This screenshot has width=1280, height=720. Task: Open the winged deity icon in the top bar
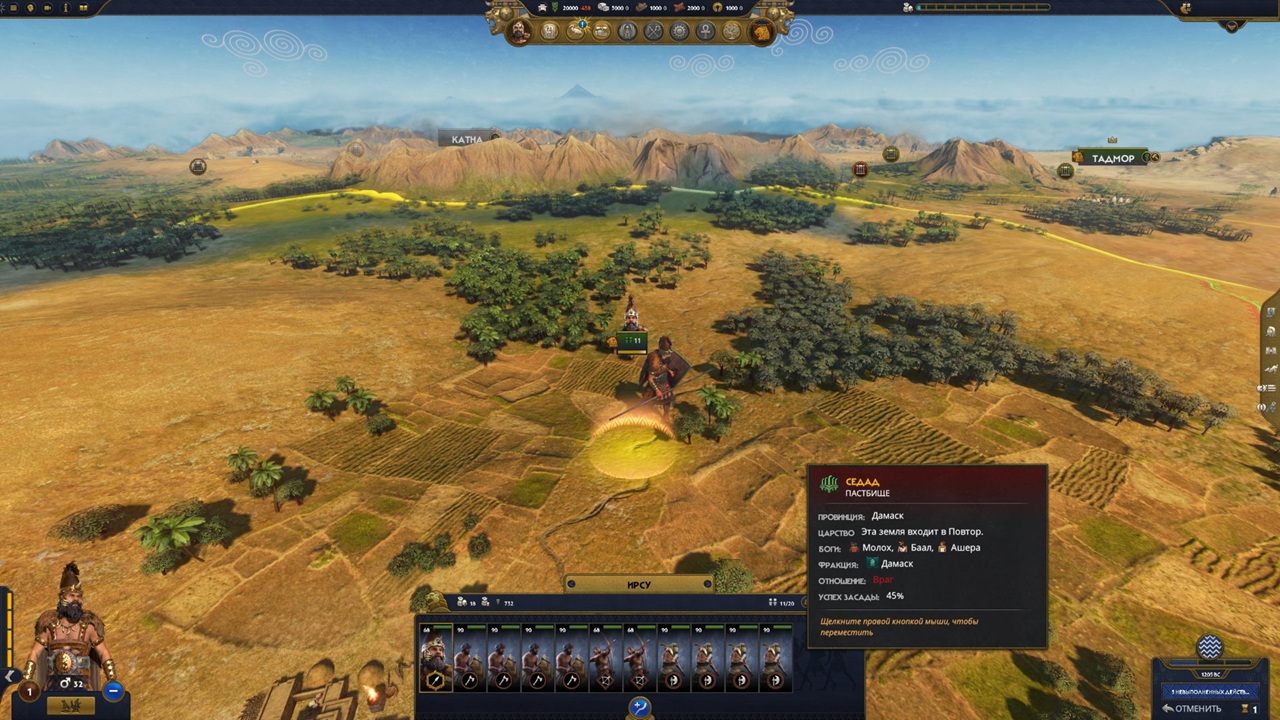tap(628, 31)
